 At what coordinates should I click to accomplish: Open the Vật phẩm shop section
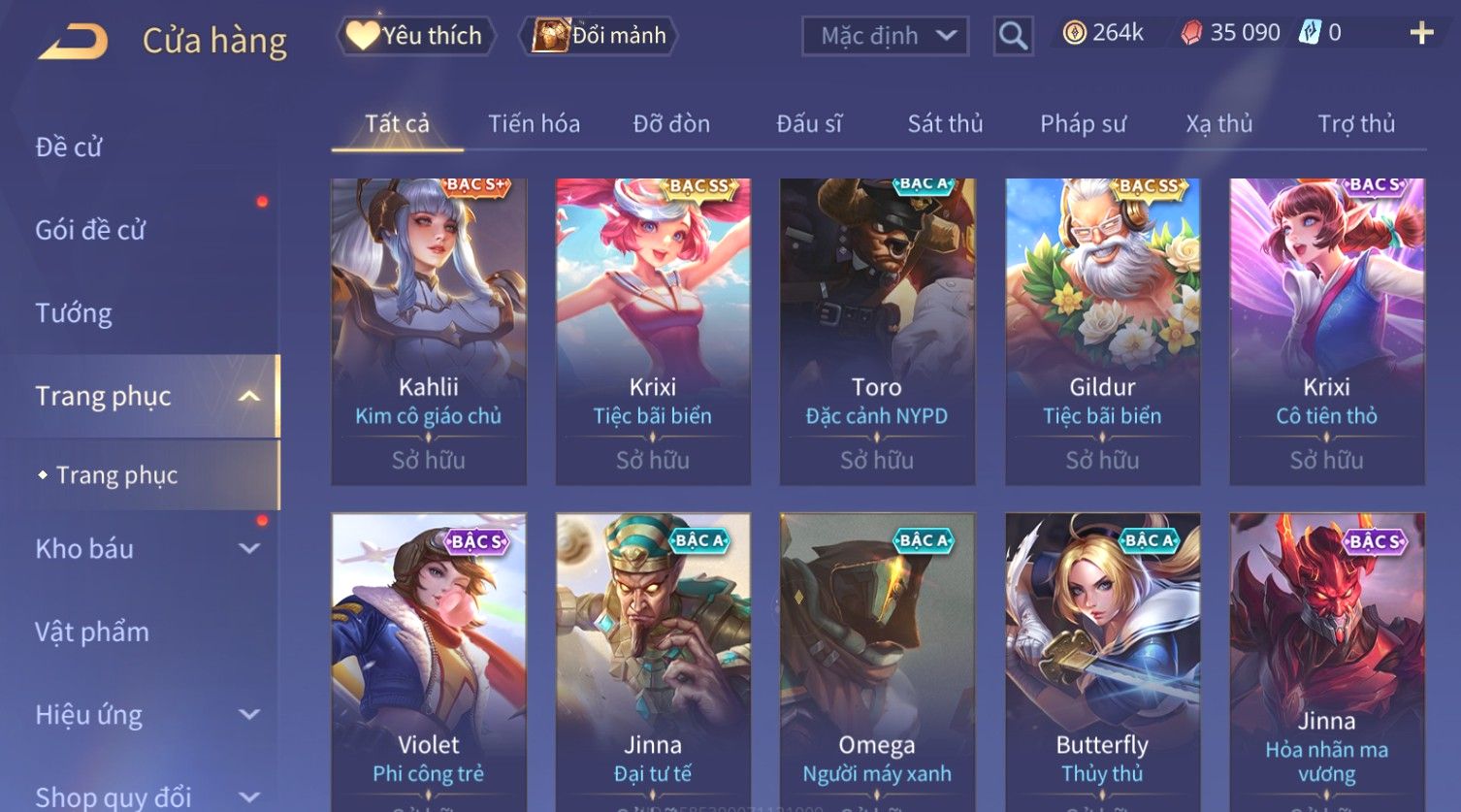click(x=92, y=633)
